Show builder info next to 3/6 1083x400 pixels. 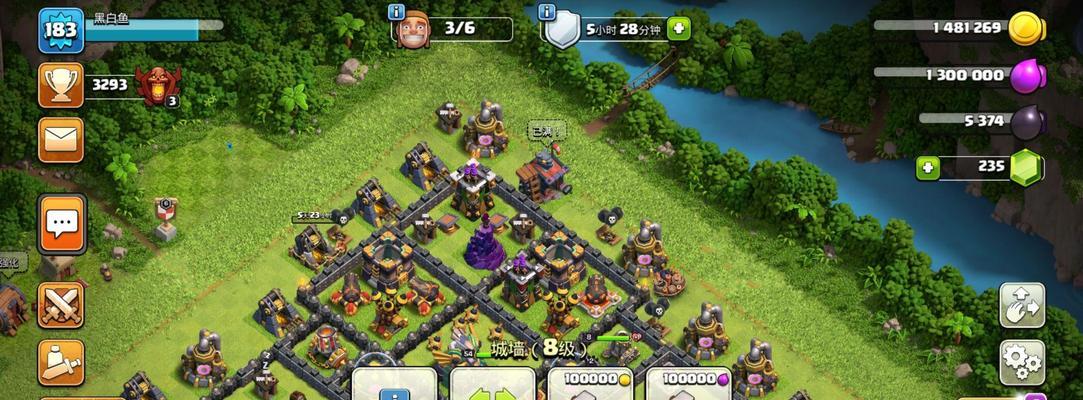click(x=396, y=12)
